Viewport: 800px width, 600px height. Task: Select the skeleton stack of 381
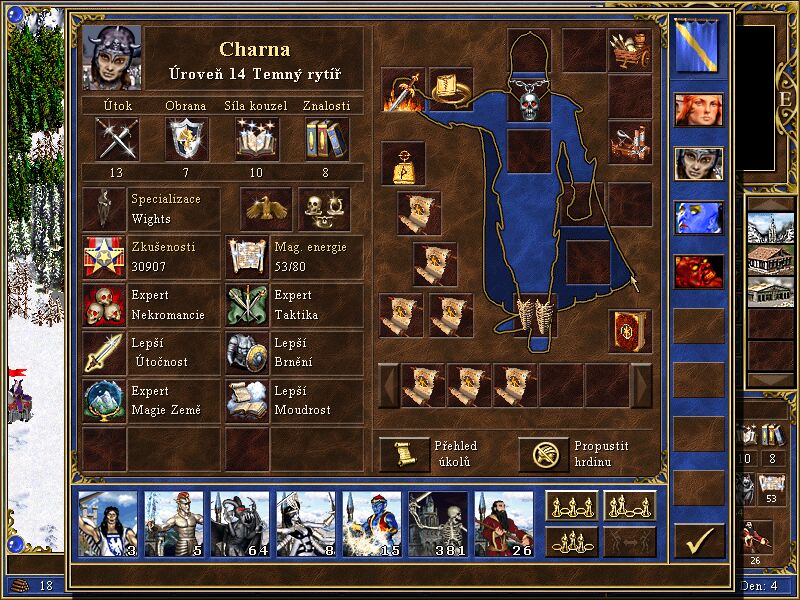tap(438, 524)
